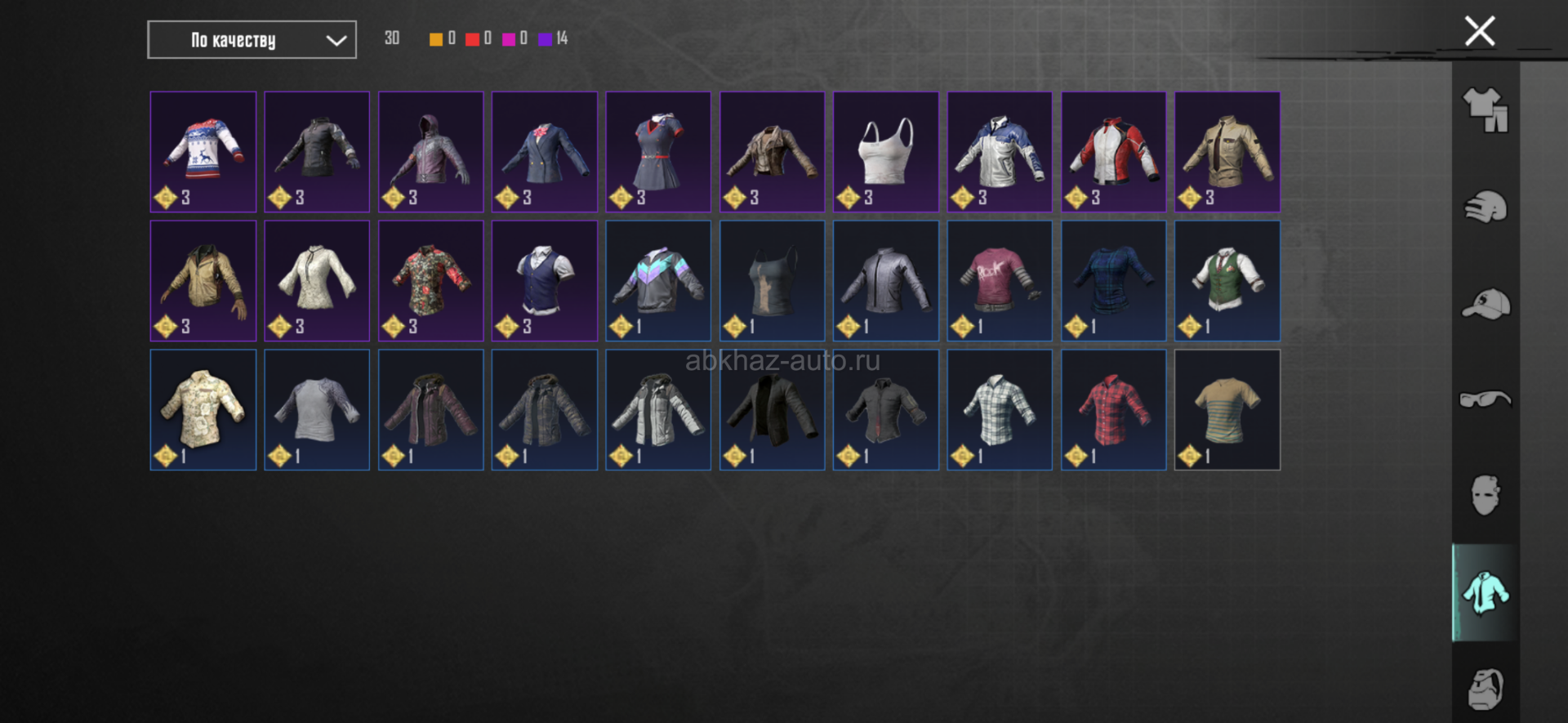This screenshot has height=723, width=1568.
Task: Select the green vest with white shirt
Action: coord(1227,280)
